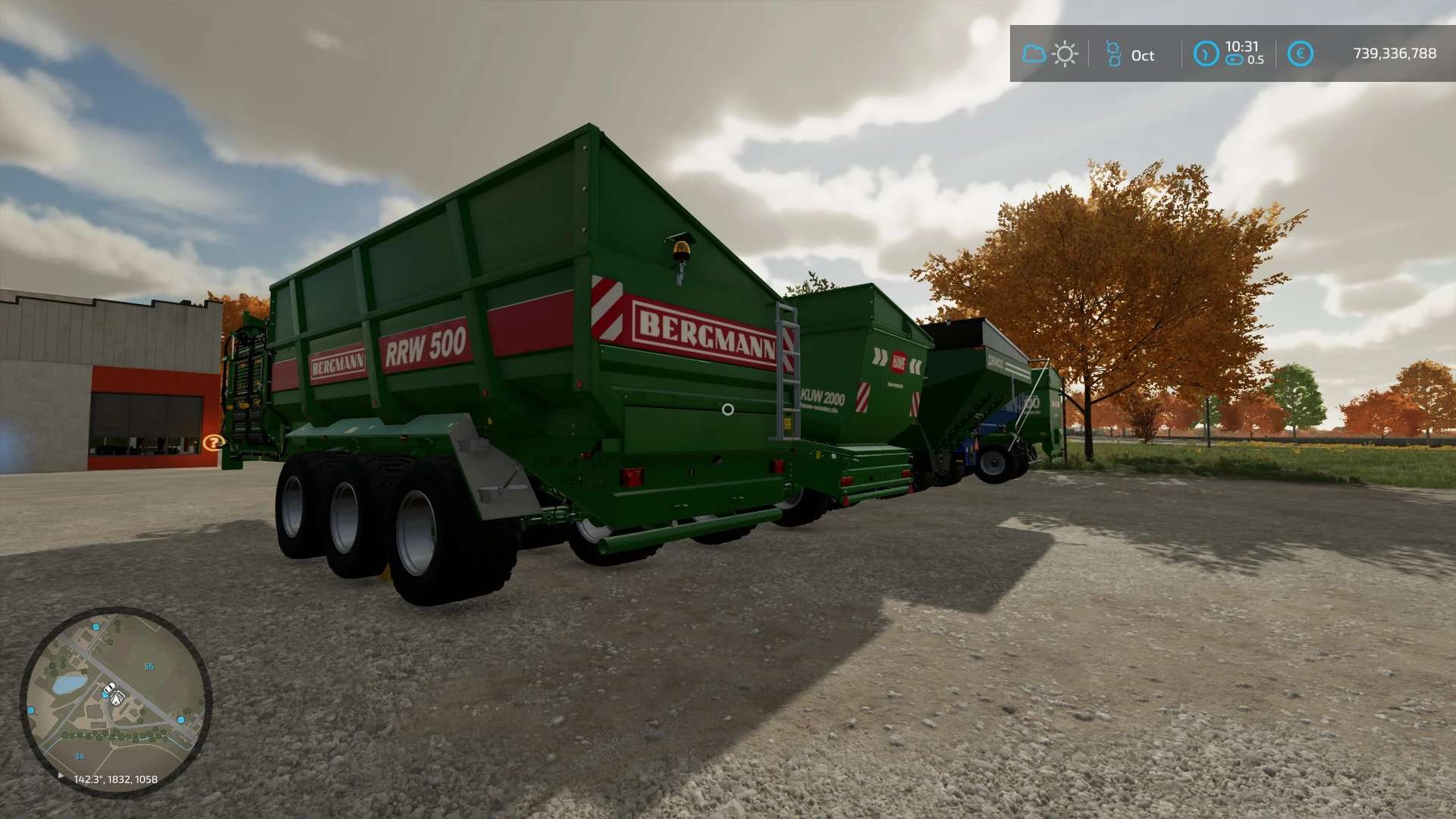Select the October season calendar icon
This screenshot has width=1456, height=819.
tap(1113, 54)
